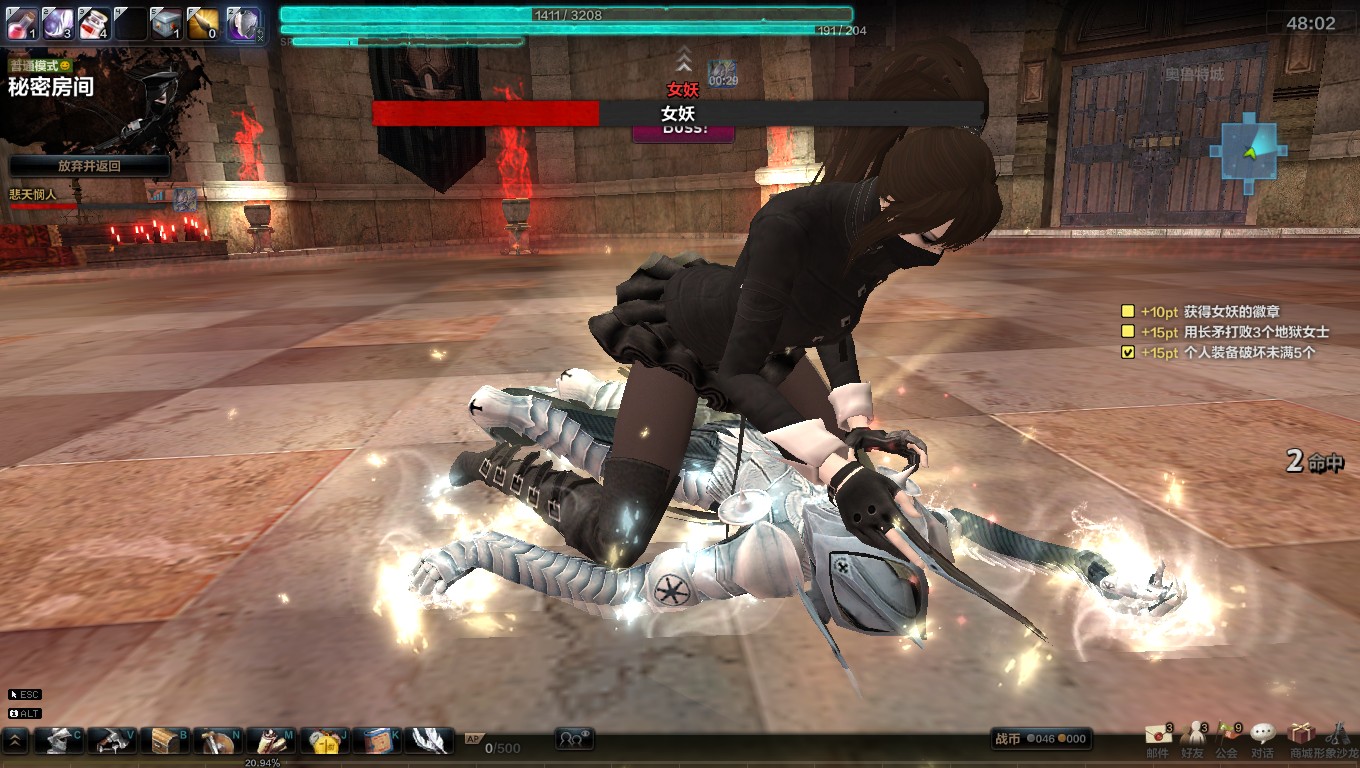Open the scroll menu icon
1360x768 pixels.
pos(270,740)
